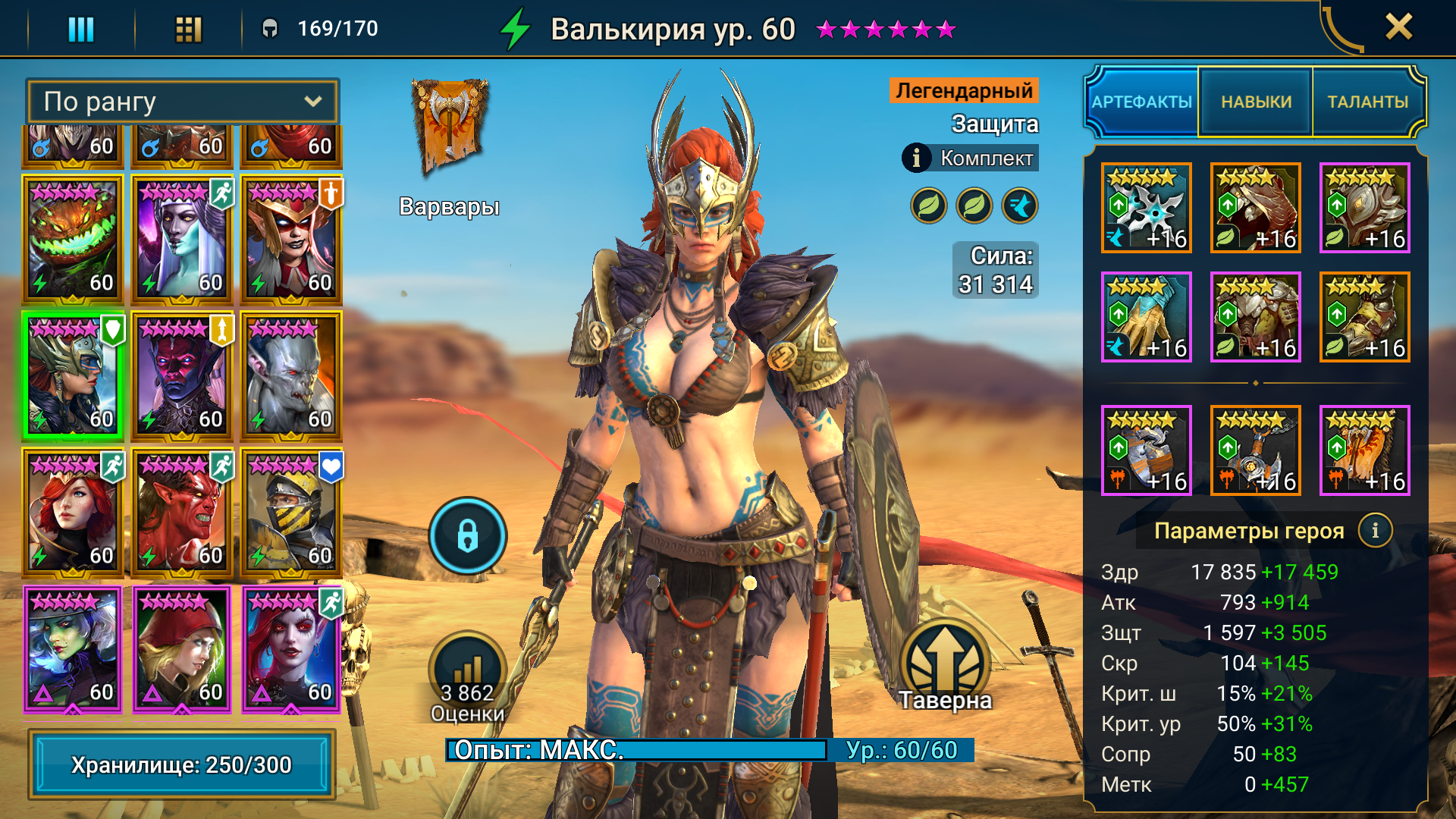Switch to the Навыки tab
The image size is (1456, 819).
tap(1256, 102)
